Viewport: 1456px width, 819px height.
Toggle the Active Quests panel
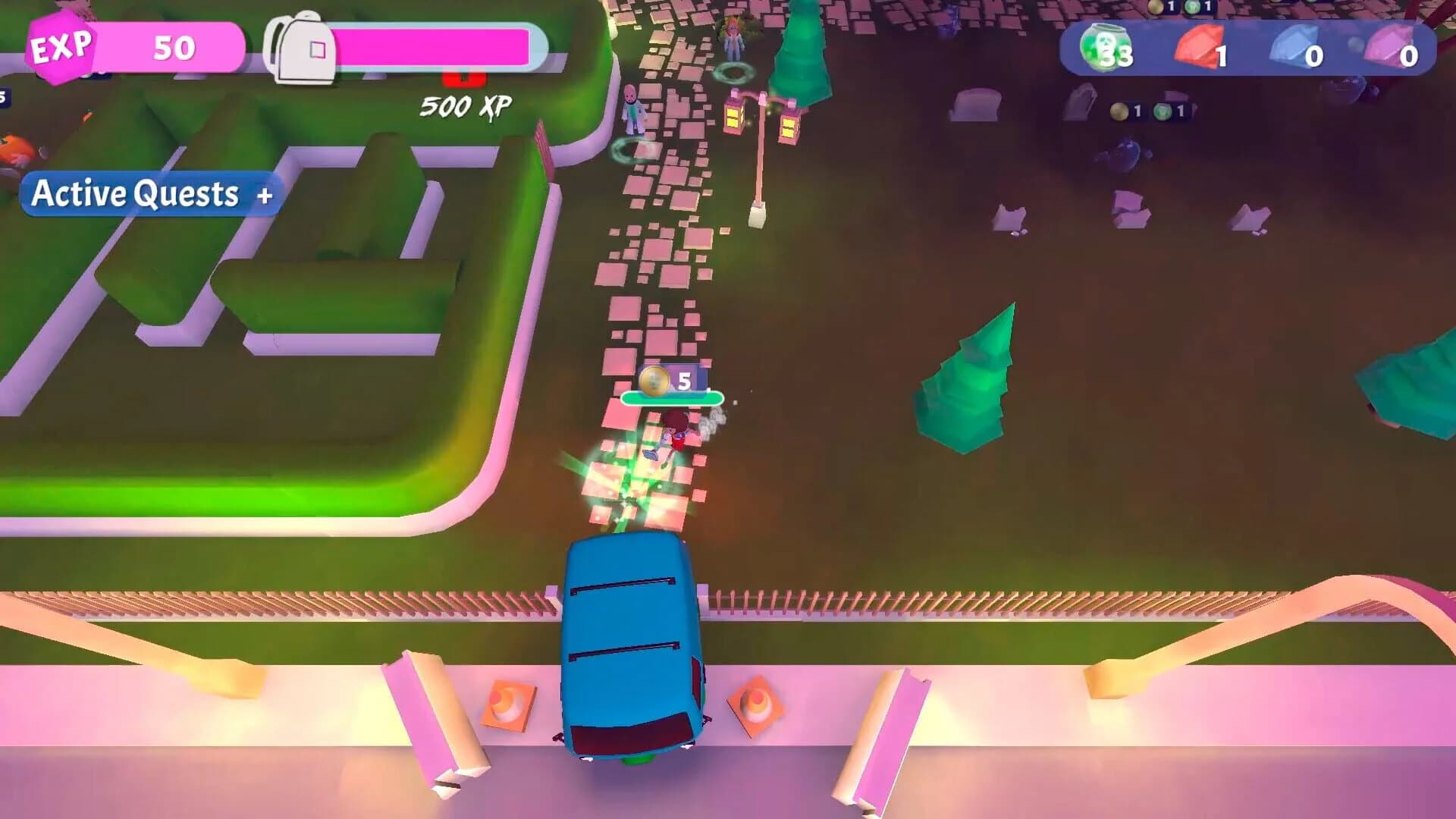click(x=148, y=196)
